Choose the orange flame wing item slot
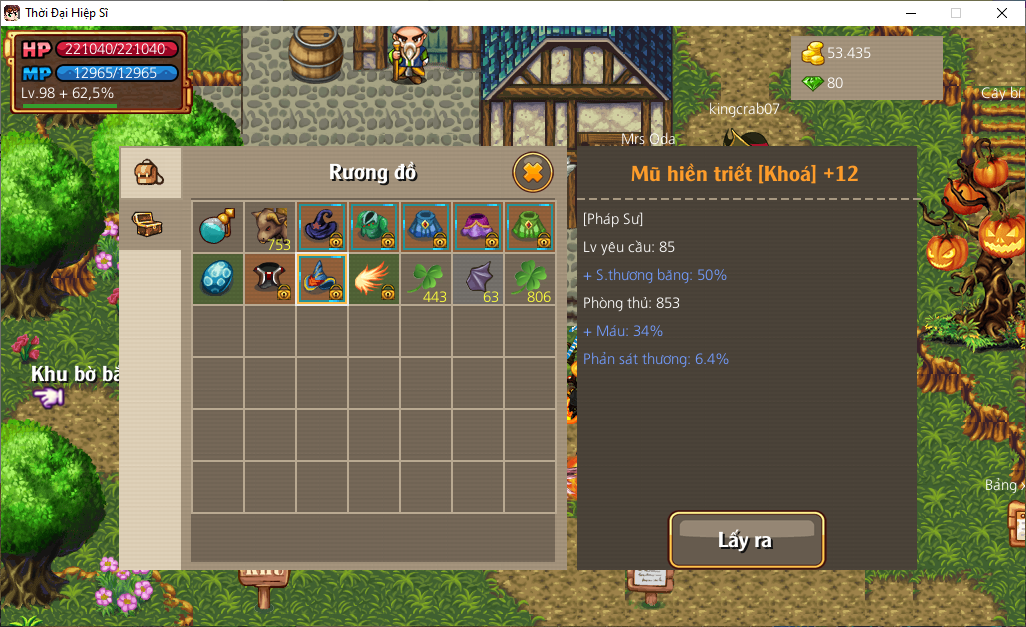 coord(374,279)
